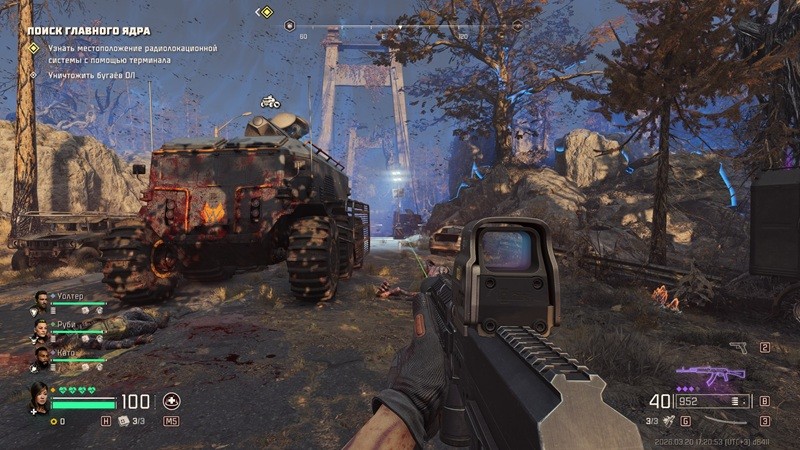This screenshot has height=450, width=800.
Task: Click the yellow diamond objective marker on compass
Action: pos(266,12)
